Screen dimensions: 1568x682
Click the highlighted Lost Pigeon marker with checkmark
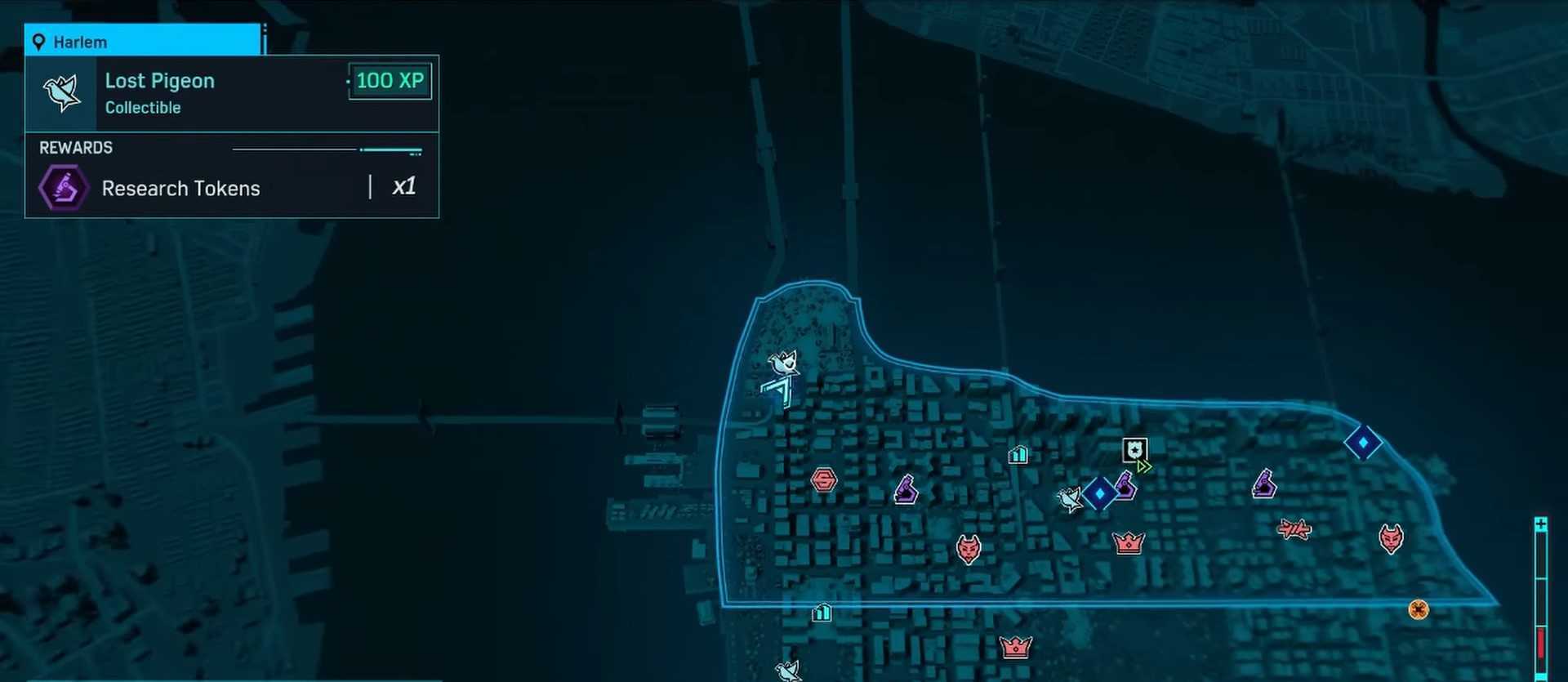[x=784, y=362]
